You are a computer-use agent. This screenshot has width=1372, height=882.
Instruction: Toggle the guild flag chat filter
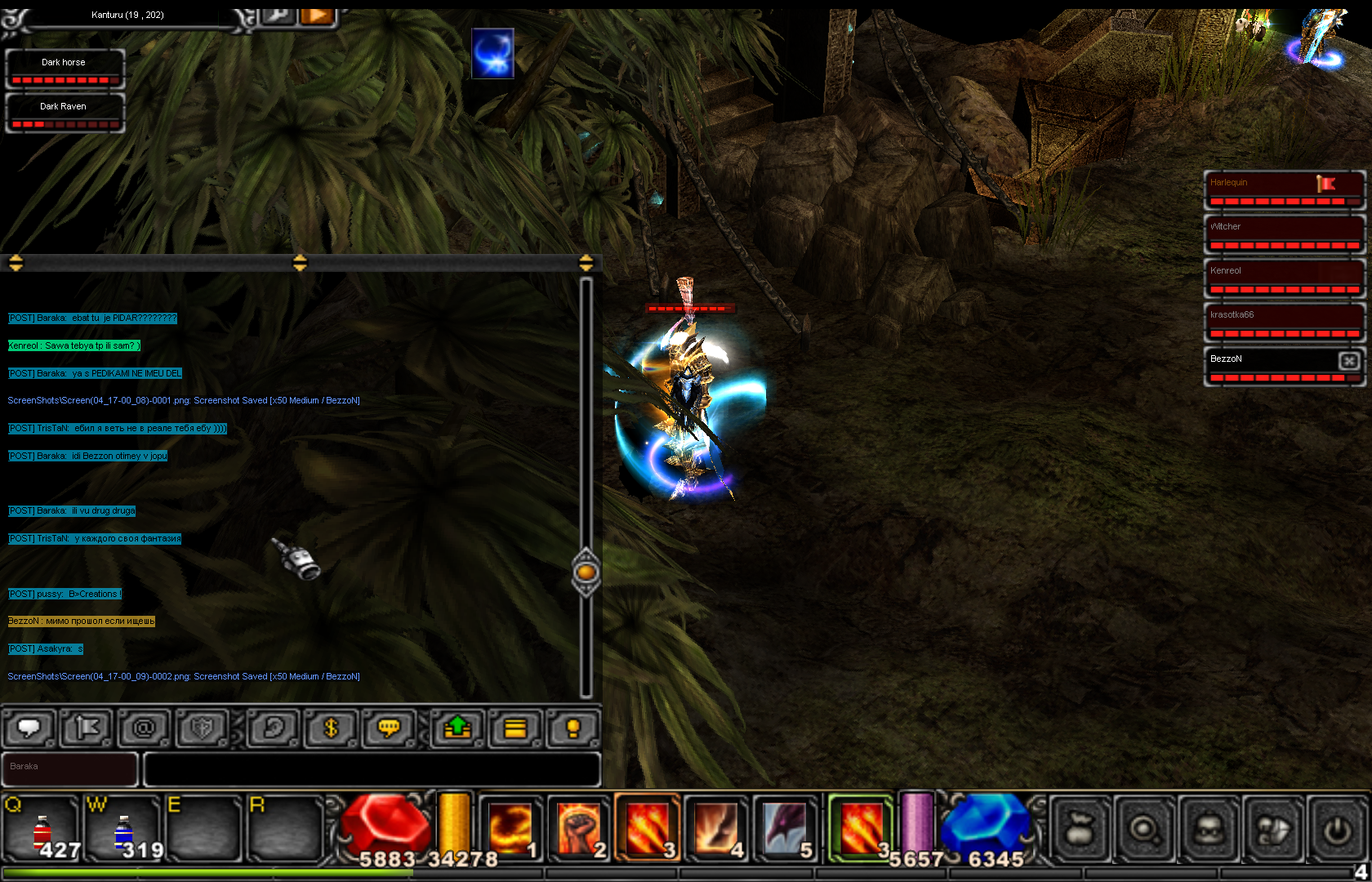pyautogui.click(x=87, y=728)
